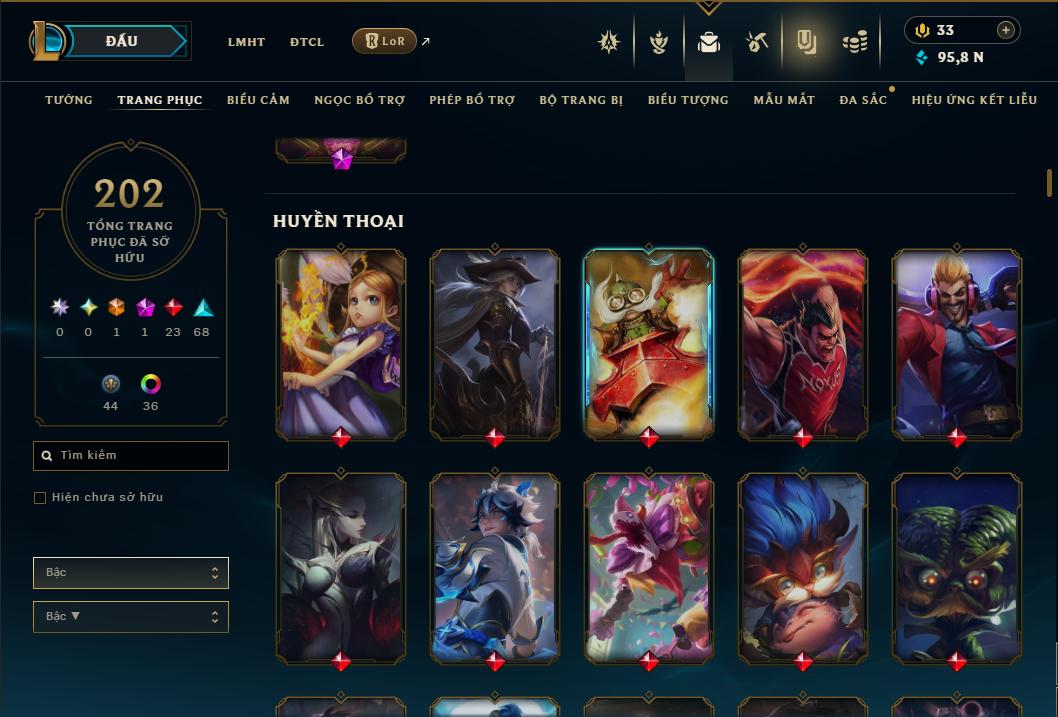
Task: Add RP with the plus button
Action: click(1006, 30)
